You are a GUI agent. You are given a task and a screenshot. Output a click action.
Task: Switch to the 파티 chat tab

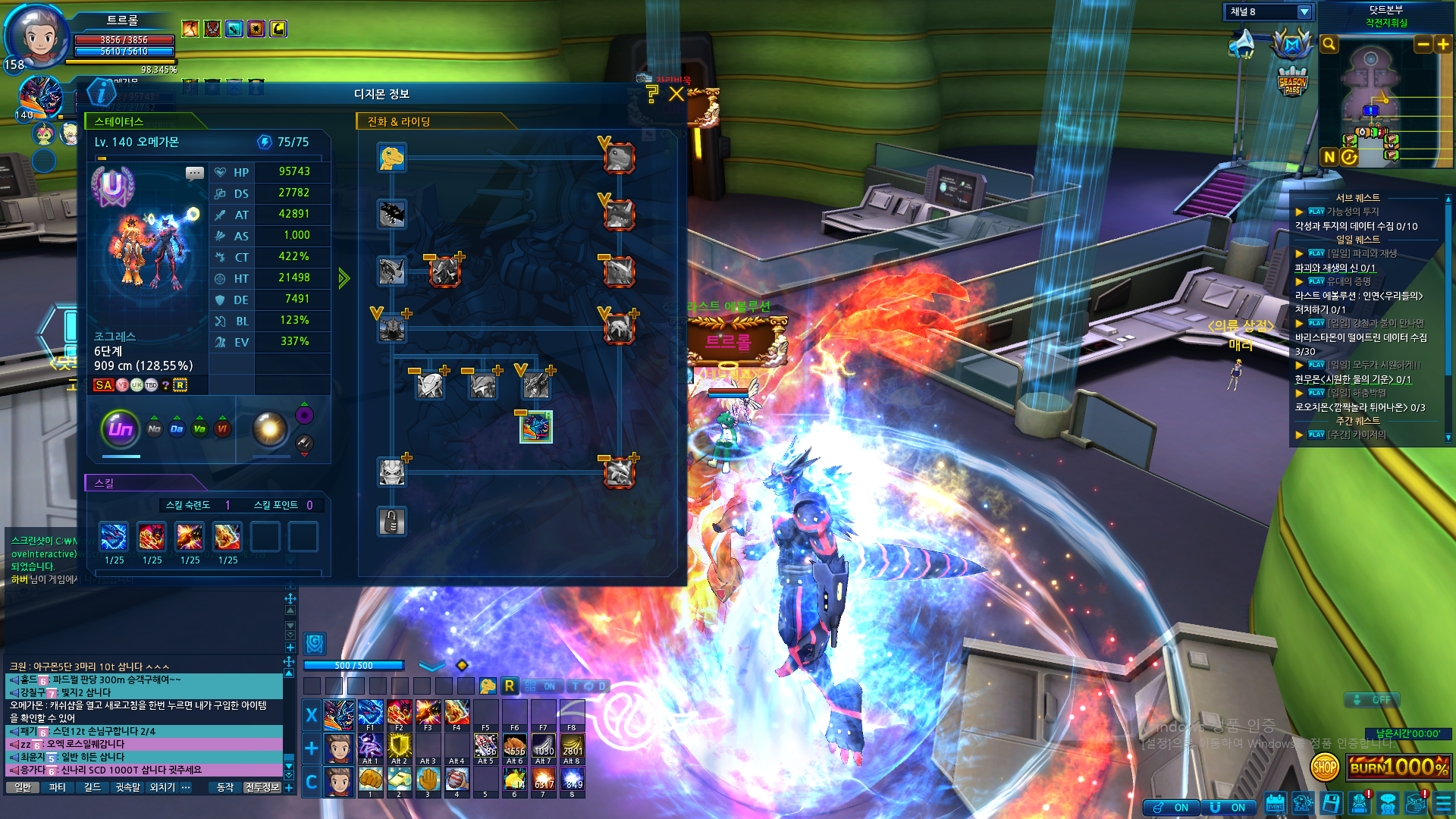[57, 788]
